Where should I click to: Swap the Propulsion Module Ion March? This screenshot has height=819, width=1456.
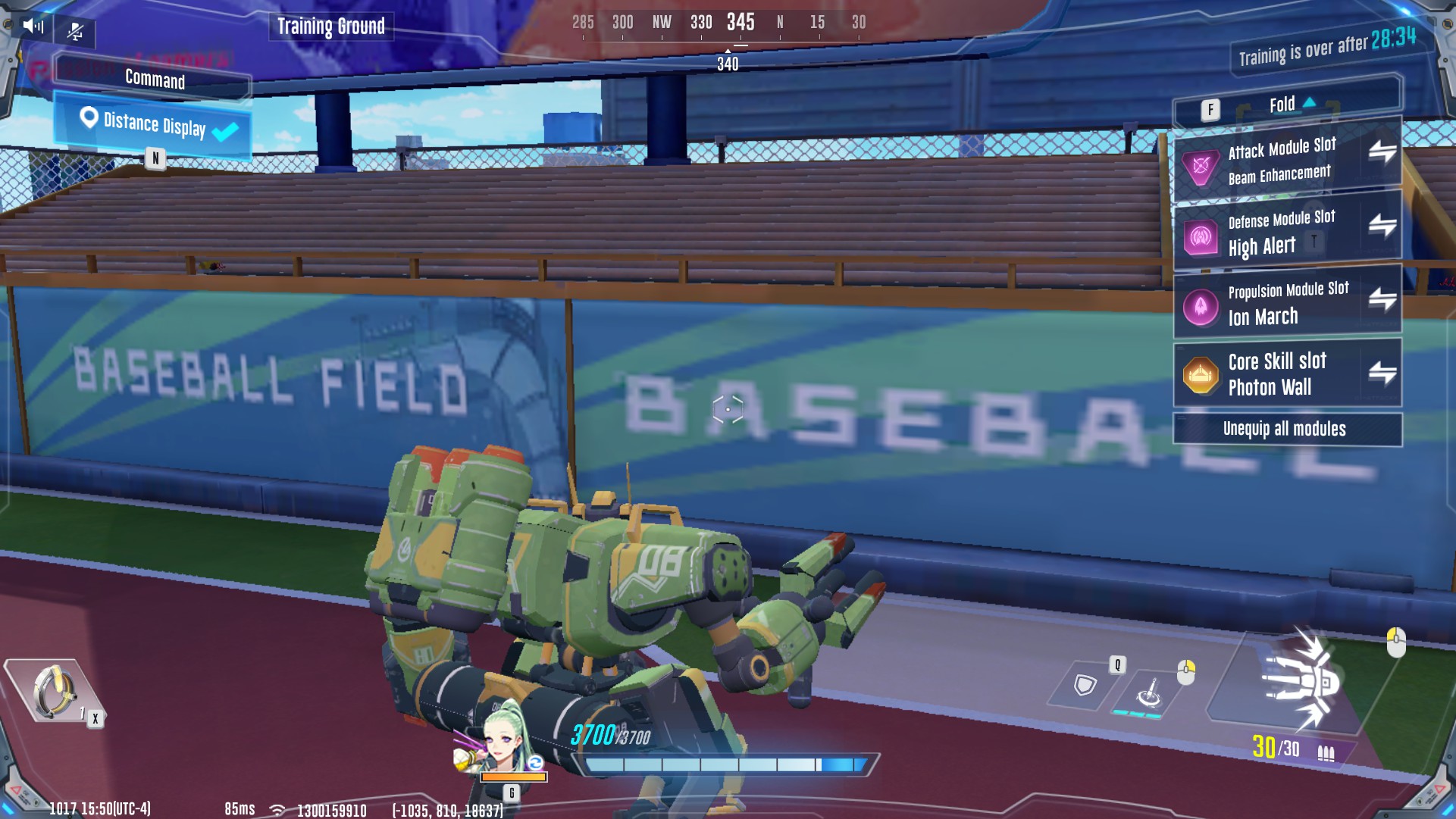(x=1382, y=299)
